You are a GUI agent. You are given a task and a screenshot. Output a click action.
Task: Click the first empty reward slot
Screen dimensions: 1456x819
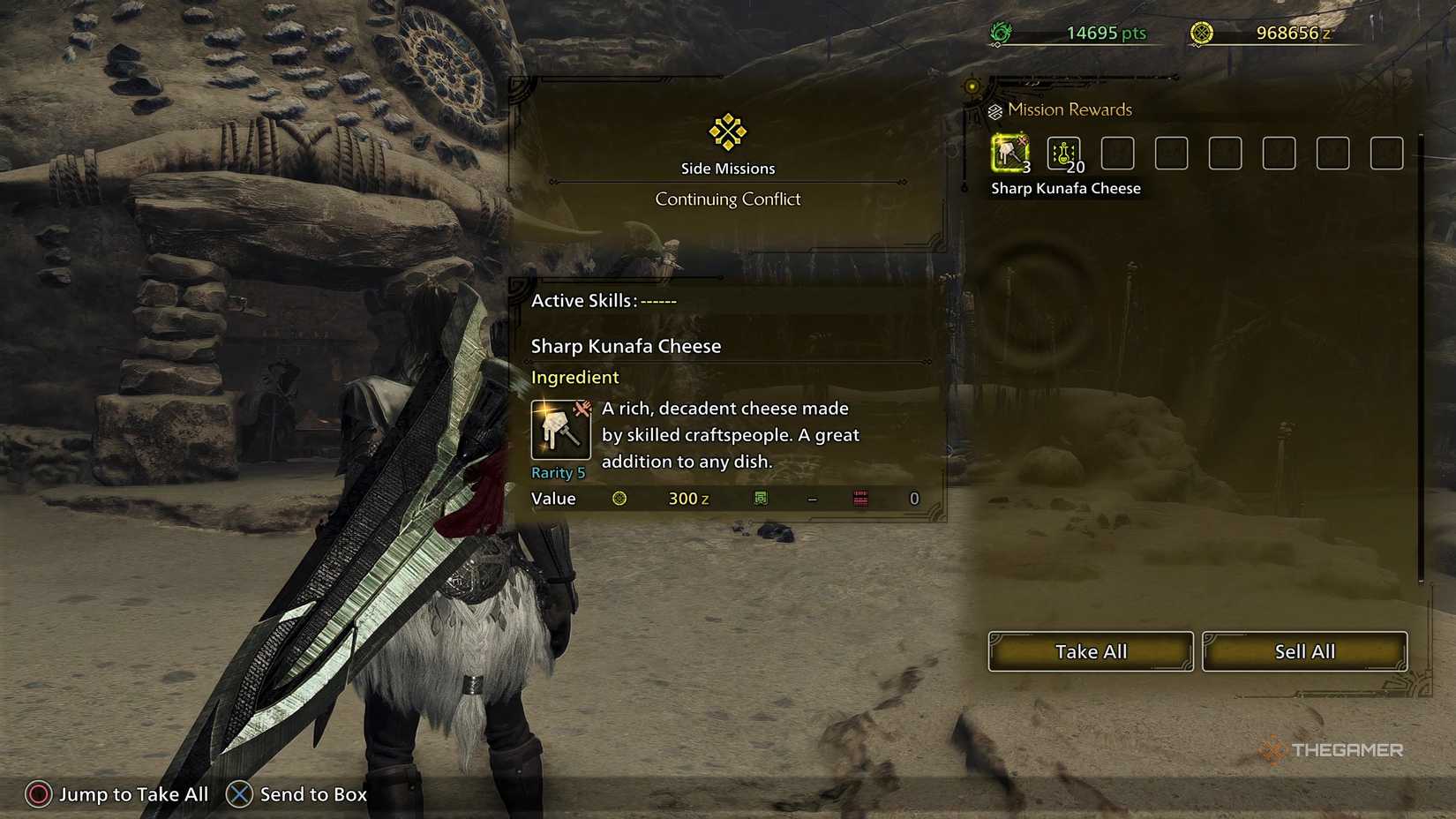click(x=1117, y=153)
